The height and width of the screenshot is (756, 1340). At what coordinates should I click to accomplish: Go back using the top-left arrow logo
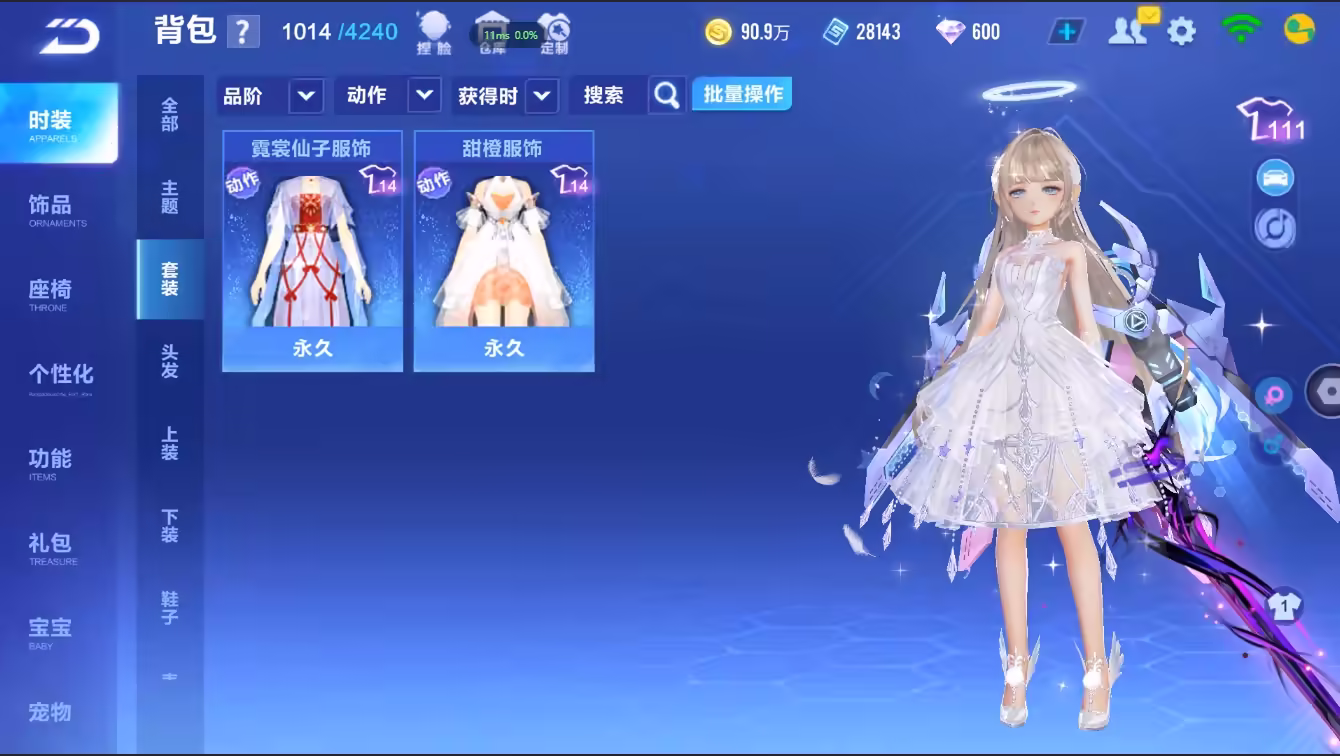click(x=70, y=36)
